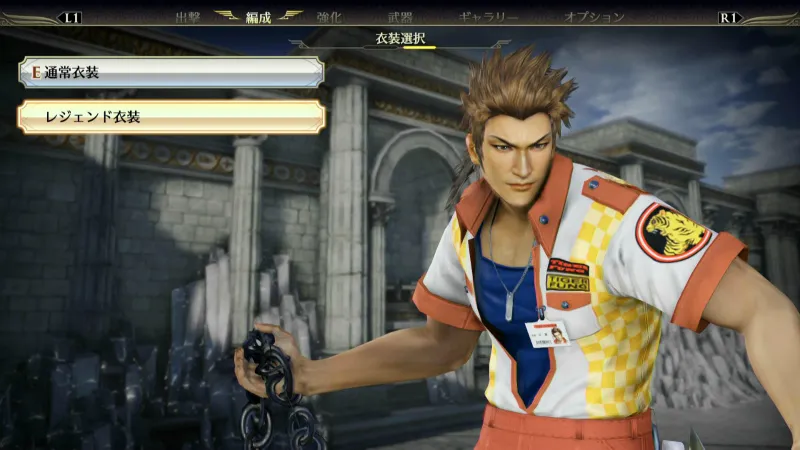Viewport: 800px width, 450px height.
Task: Select the 通常衣装 costume option
Action: (x=170, y=72)
